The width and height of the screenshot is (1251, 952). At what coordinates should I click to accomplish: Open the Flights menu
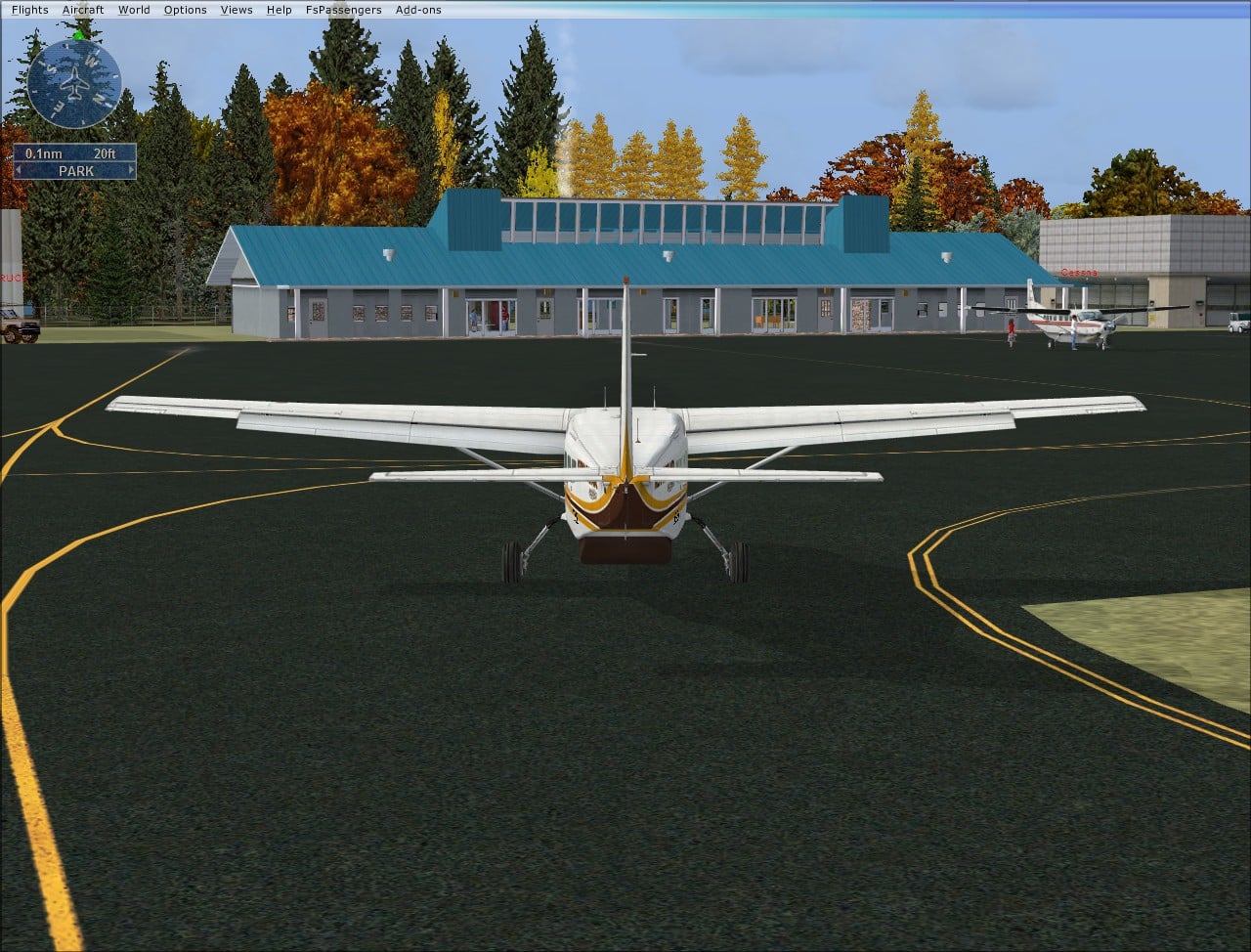click(x=29, y=9)
